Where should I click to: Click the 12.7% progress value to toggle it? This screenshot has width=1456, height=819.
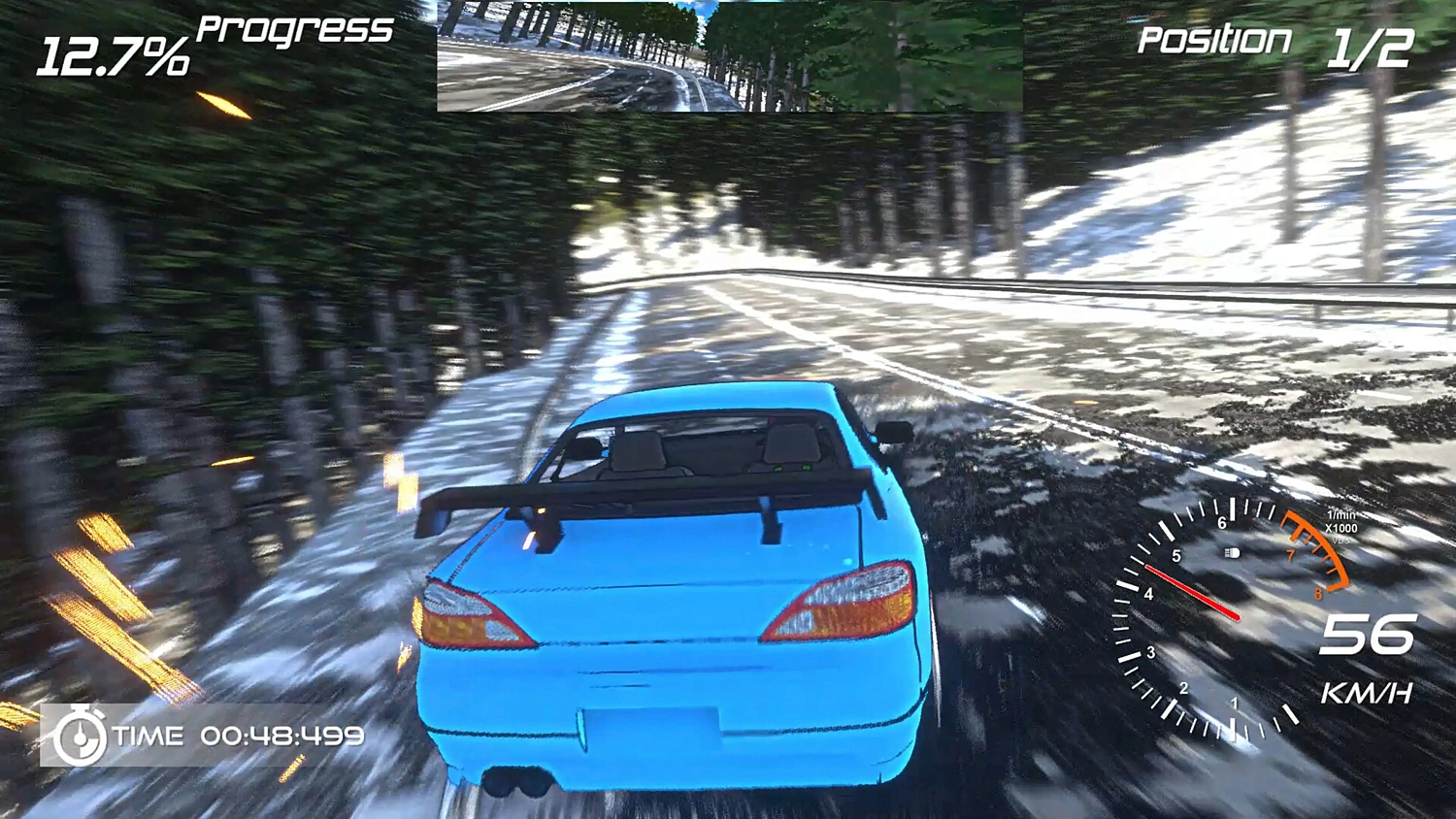coord(112,53)
